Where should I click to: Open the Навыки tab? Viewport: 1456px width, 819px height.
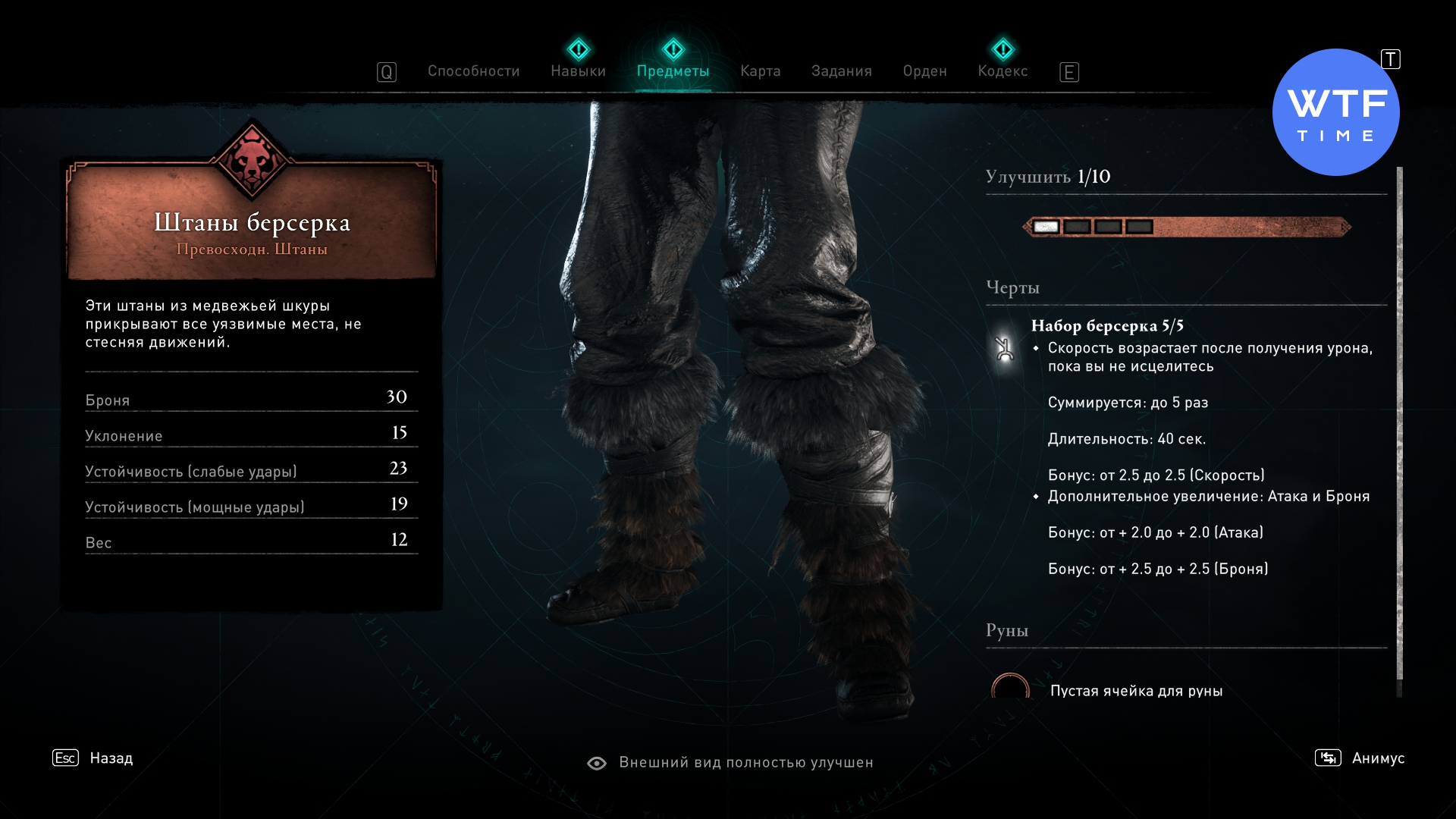578,71
